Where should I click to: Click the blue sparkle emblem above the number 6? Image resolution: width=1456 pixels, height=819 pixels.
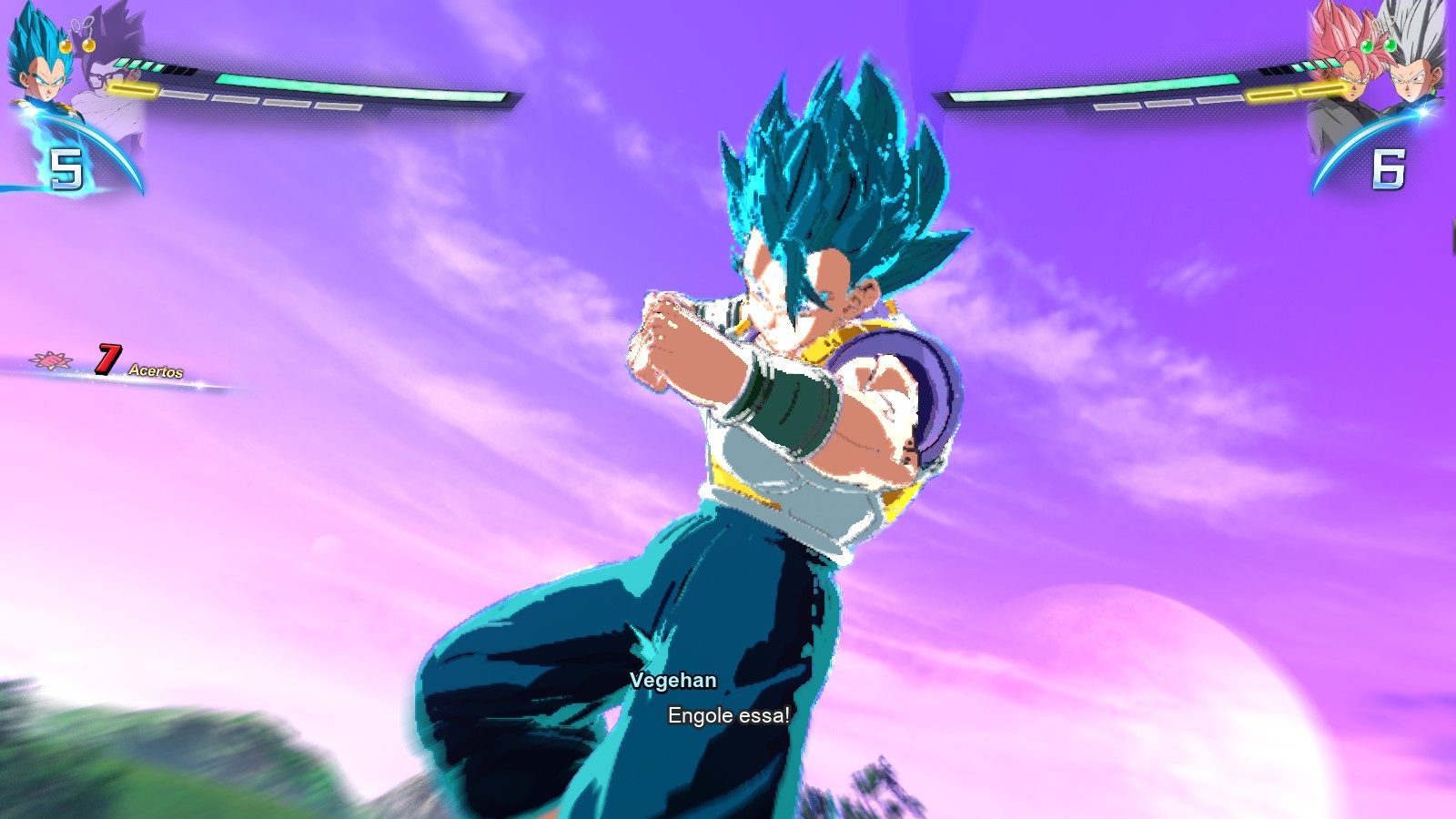[x=1422, y=111]
